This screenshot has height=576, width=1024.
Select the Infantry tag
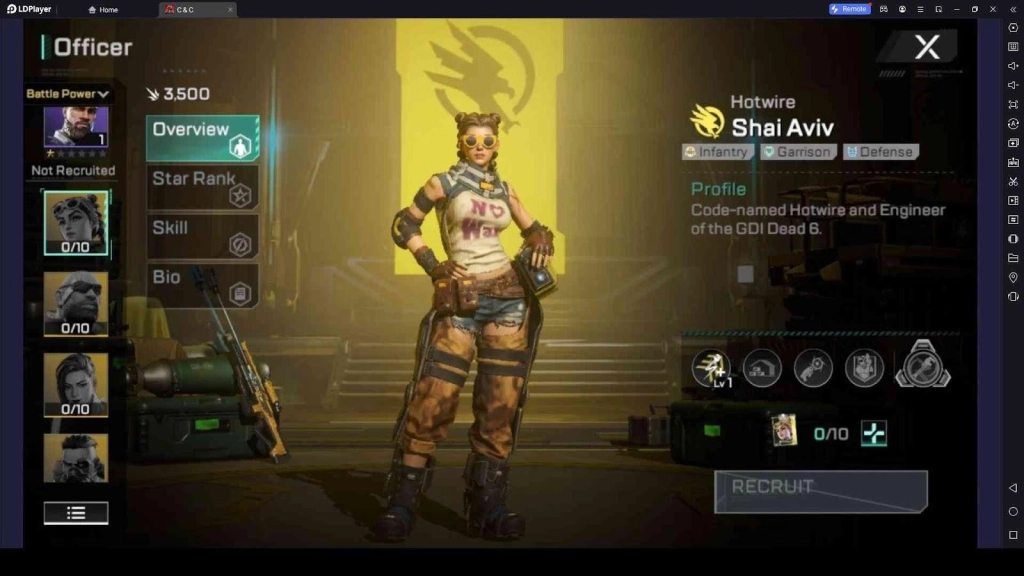click(x=717, y=152)
